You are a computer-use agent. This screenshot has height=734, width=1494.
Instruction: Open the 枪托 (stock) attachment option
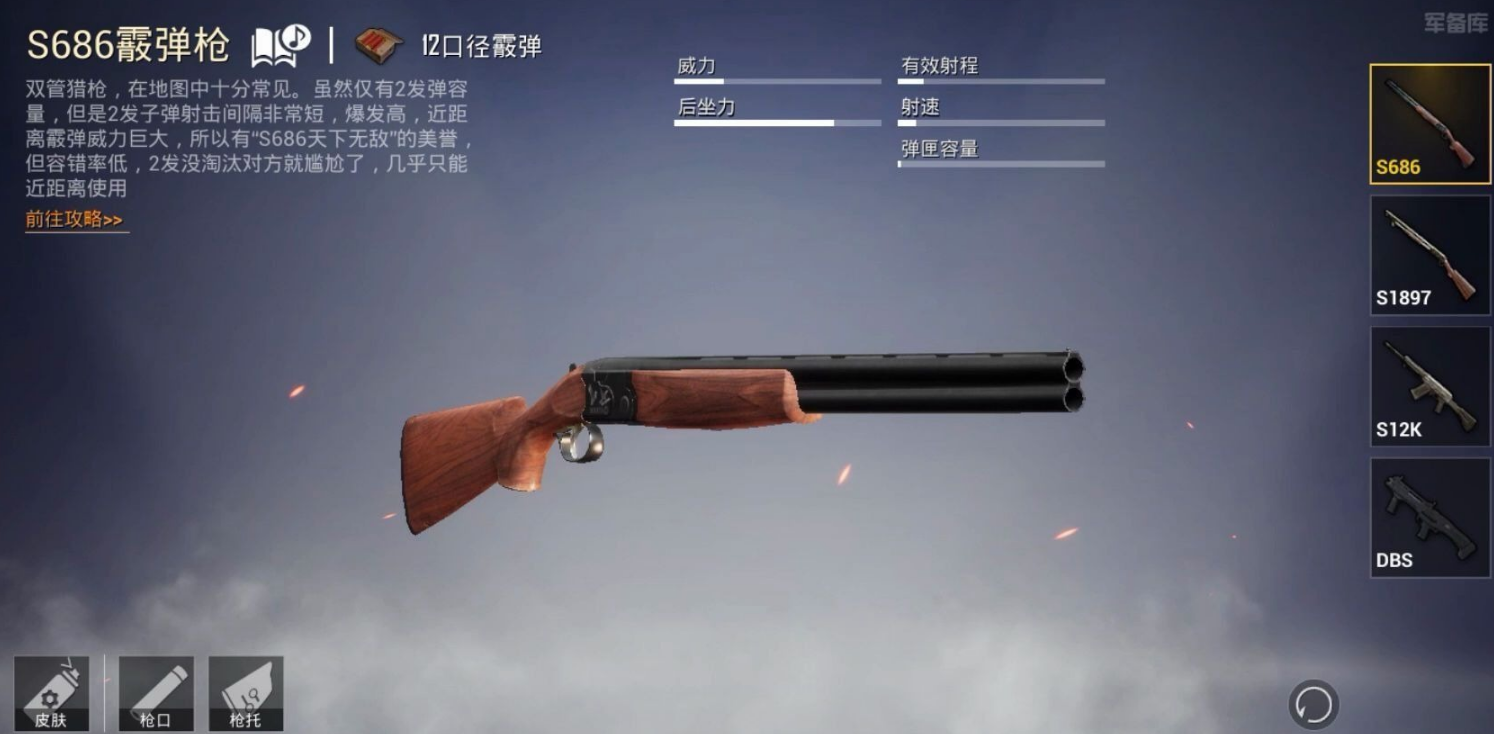(x=246, y=693)
